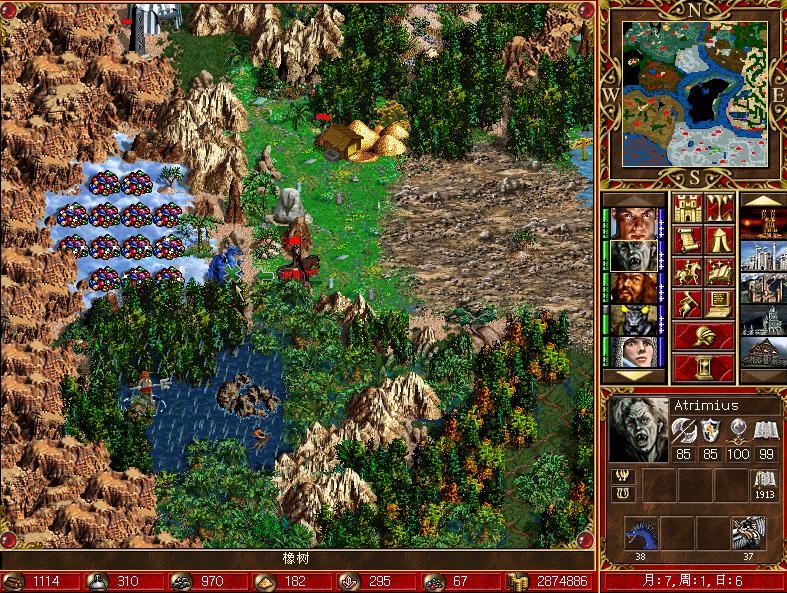Select next hero with the helmet button

702,335
